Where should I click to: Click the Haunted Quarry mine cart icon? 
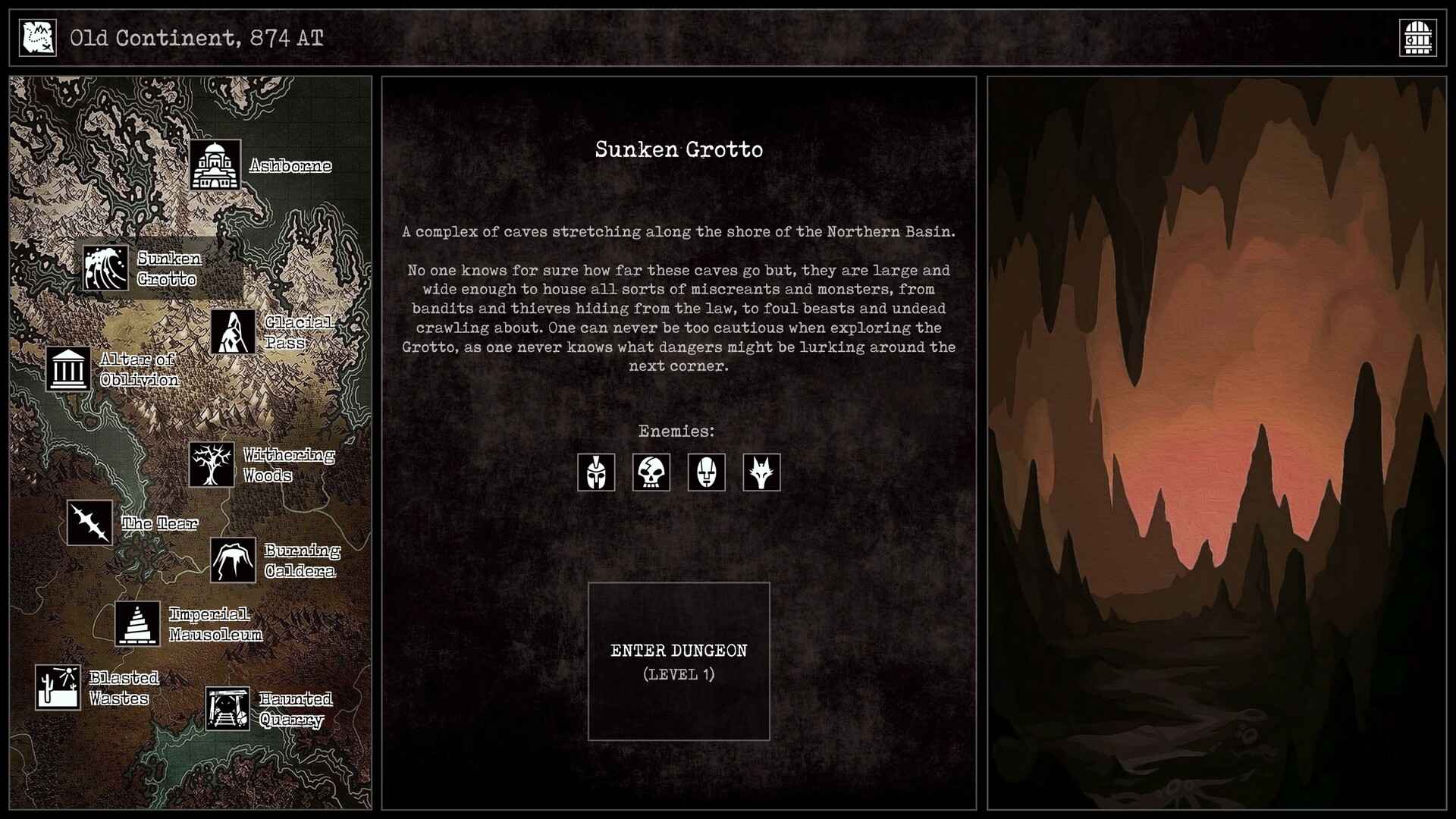227,708
